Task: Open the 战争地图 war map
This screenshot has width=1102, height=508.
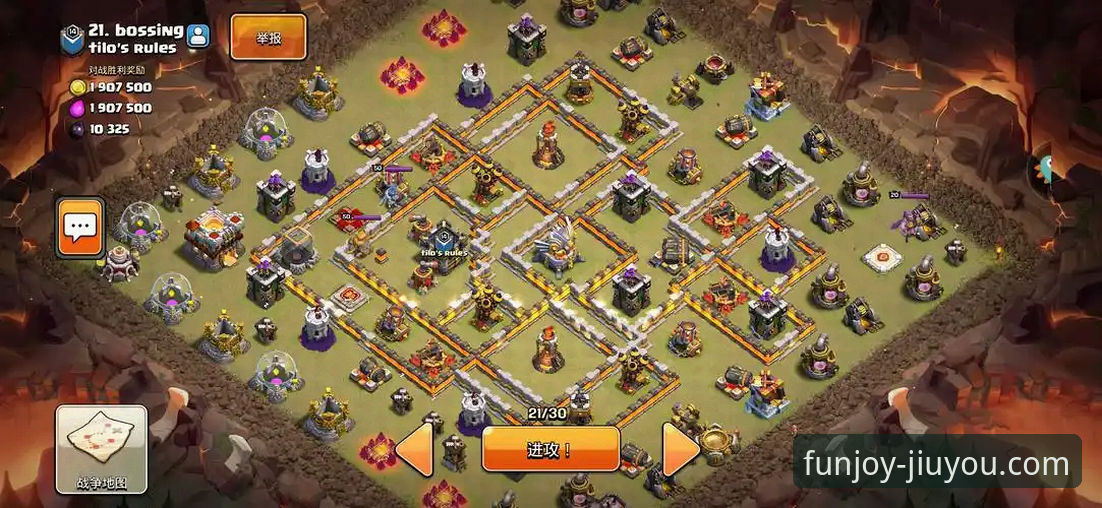Action: pos(101,448)
